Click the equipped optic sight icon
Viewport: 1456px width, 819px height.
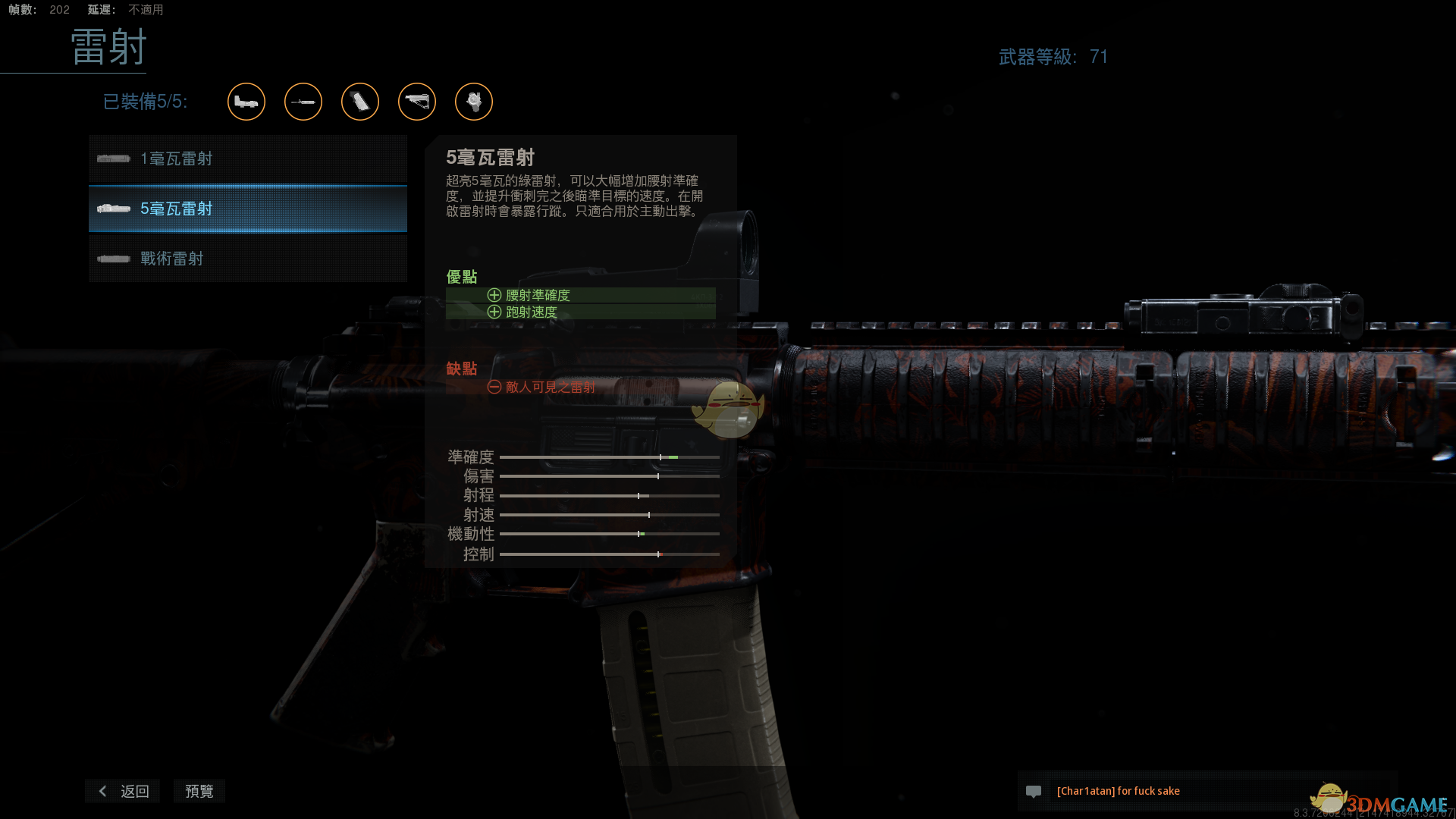(x=246, y=102)
